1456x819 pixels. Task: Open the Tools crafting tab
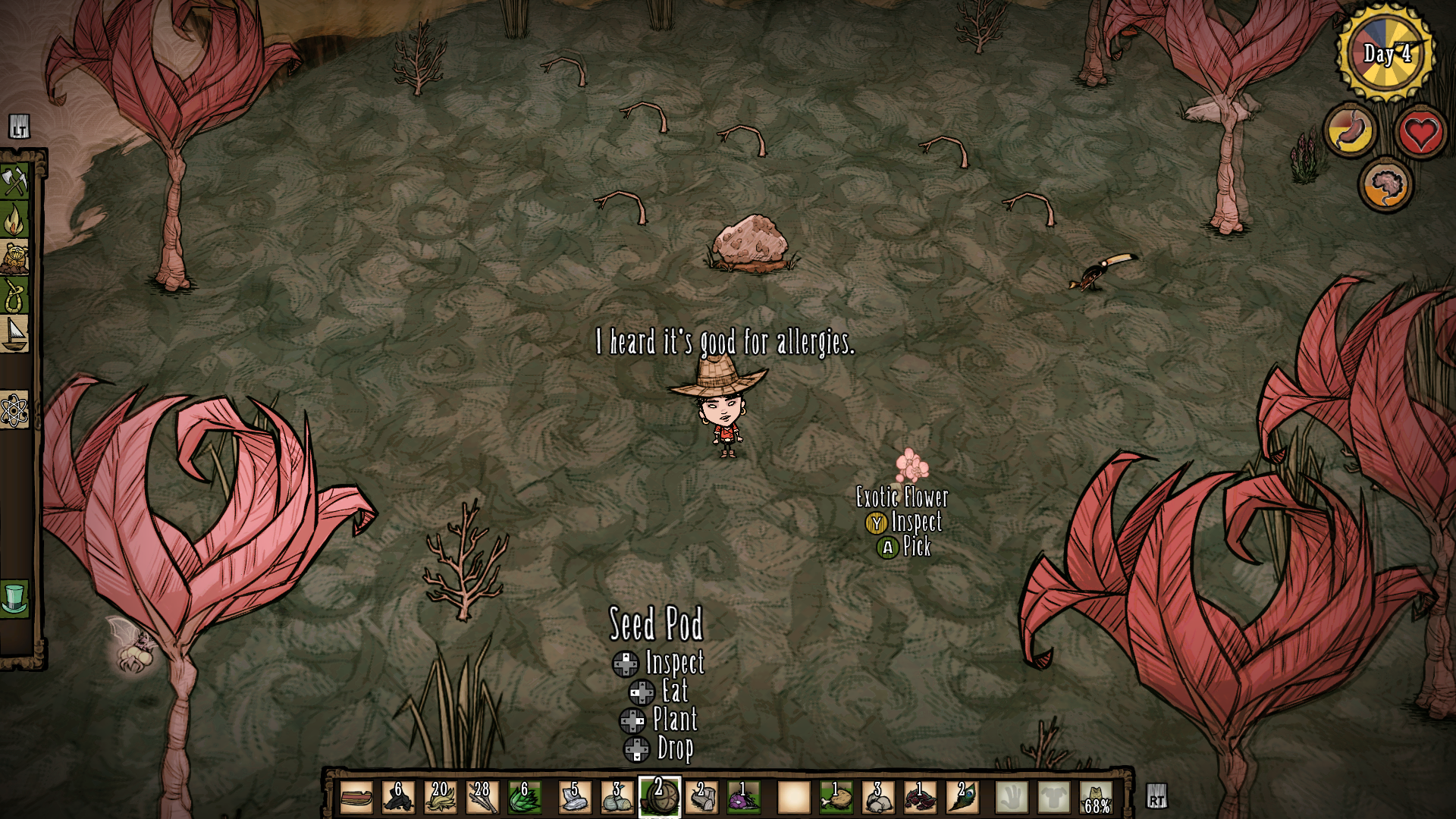tap(14, 182)
